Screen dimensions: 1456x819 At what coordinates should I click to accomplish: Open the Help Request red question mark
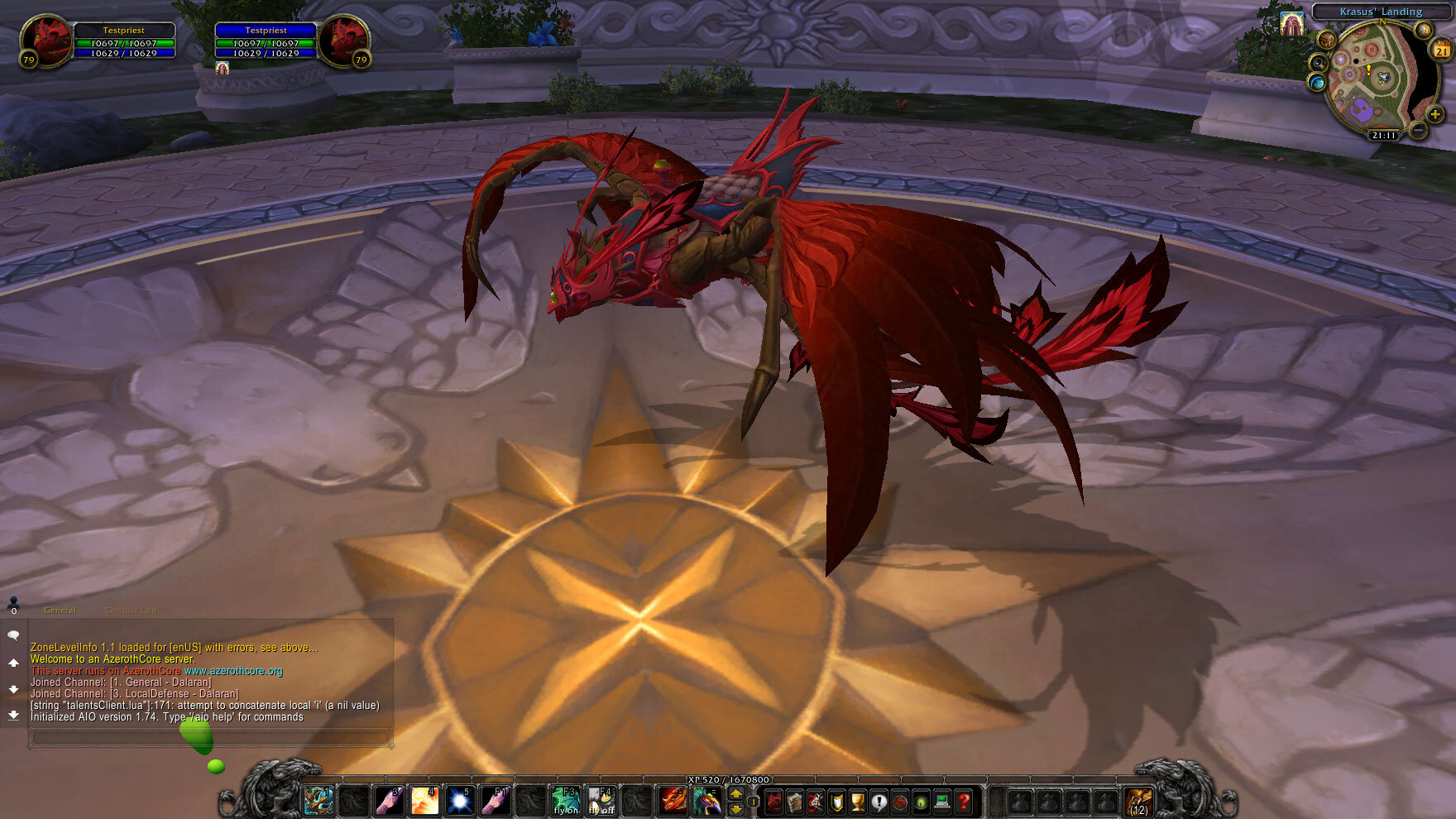[x=963, y=802]
